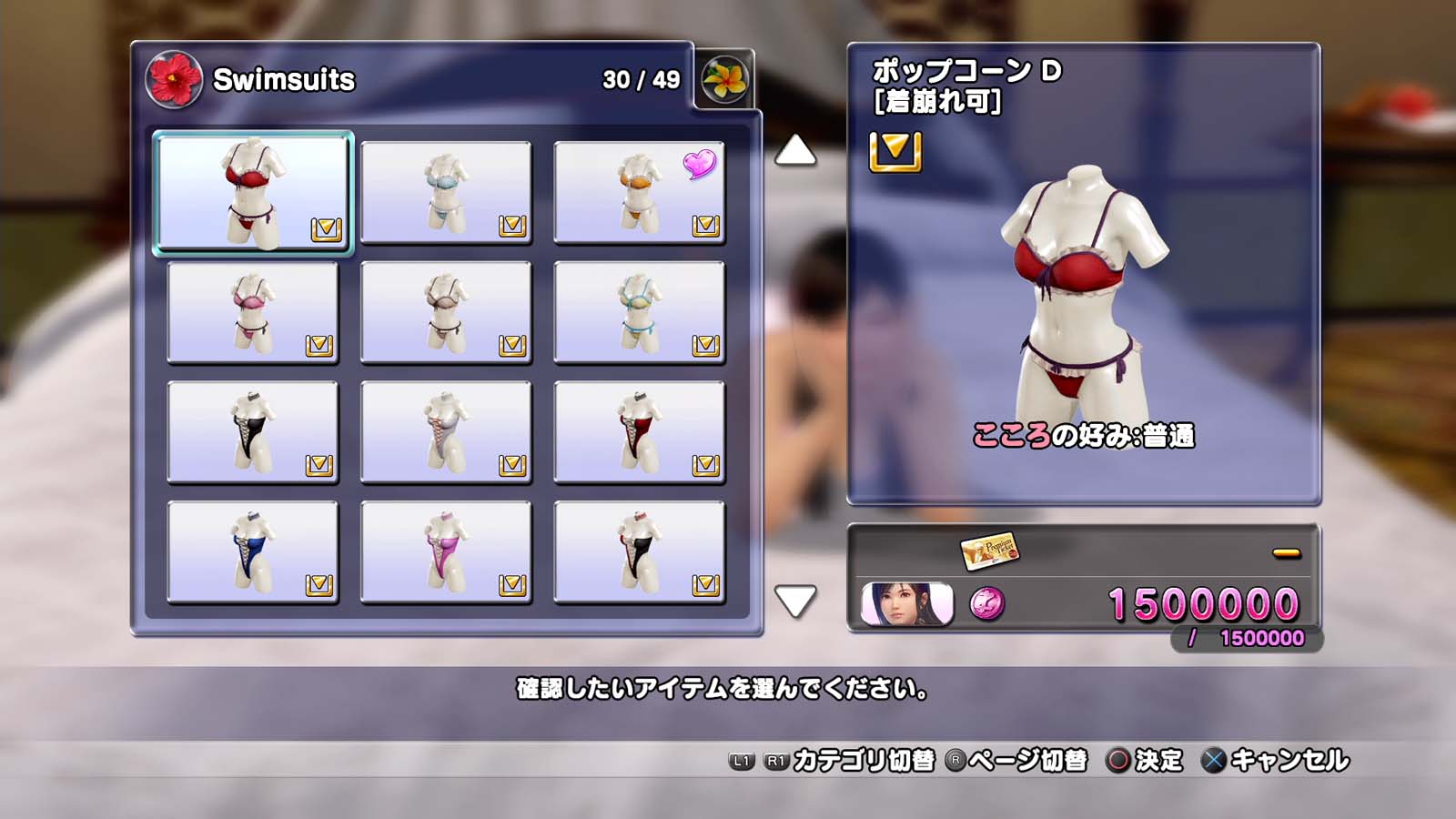Go to the previous page with the up arrow
The height and width of the screenshot is (819, 1456).
click(794, 150)
